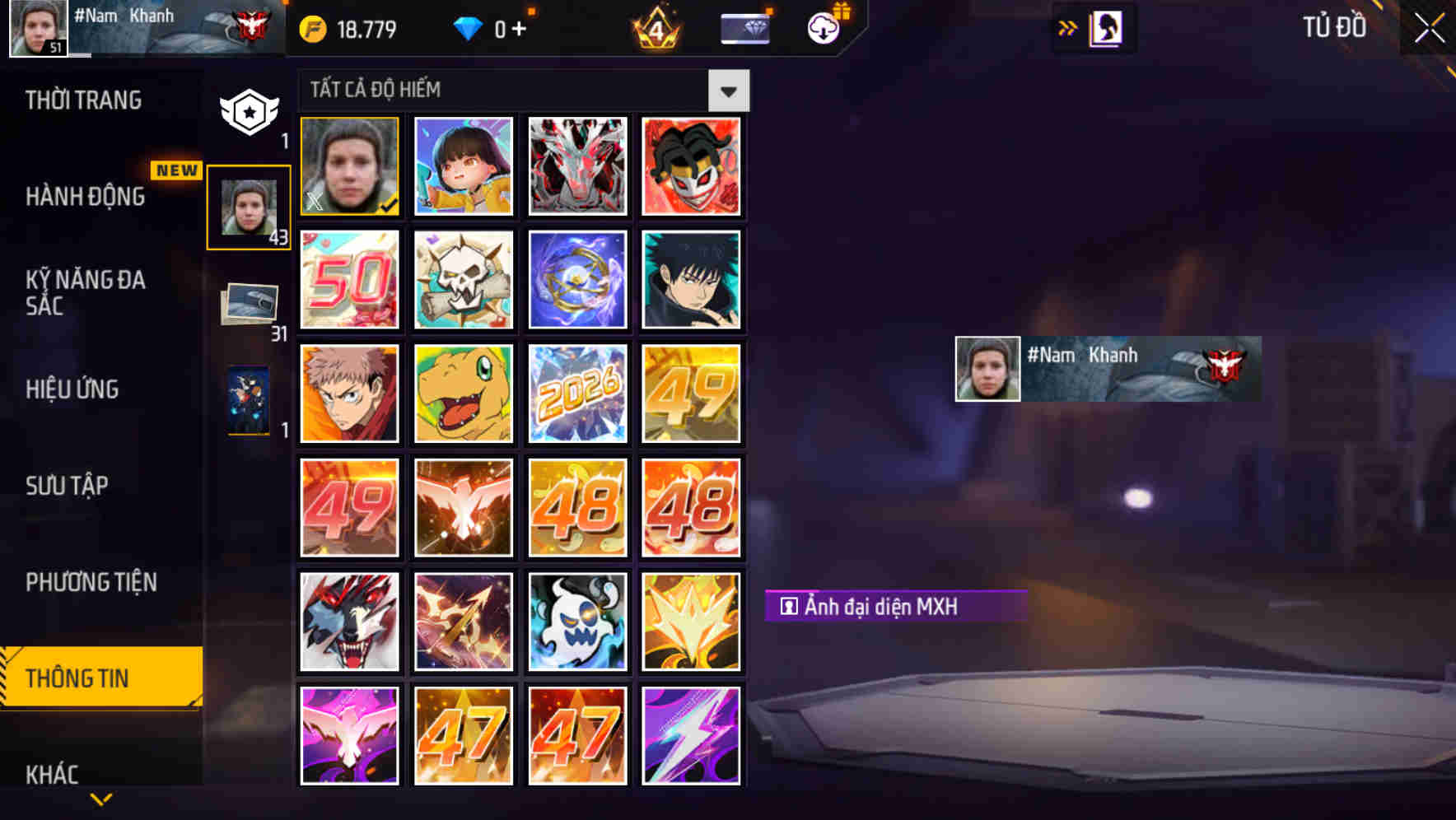Image resolution: width=1456 pixels, height=820 pixels.
Task: Open the HIỆU ỨNG section
Action: click(72, 389)
